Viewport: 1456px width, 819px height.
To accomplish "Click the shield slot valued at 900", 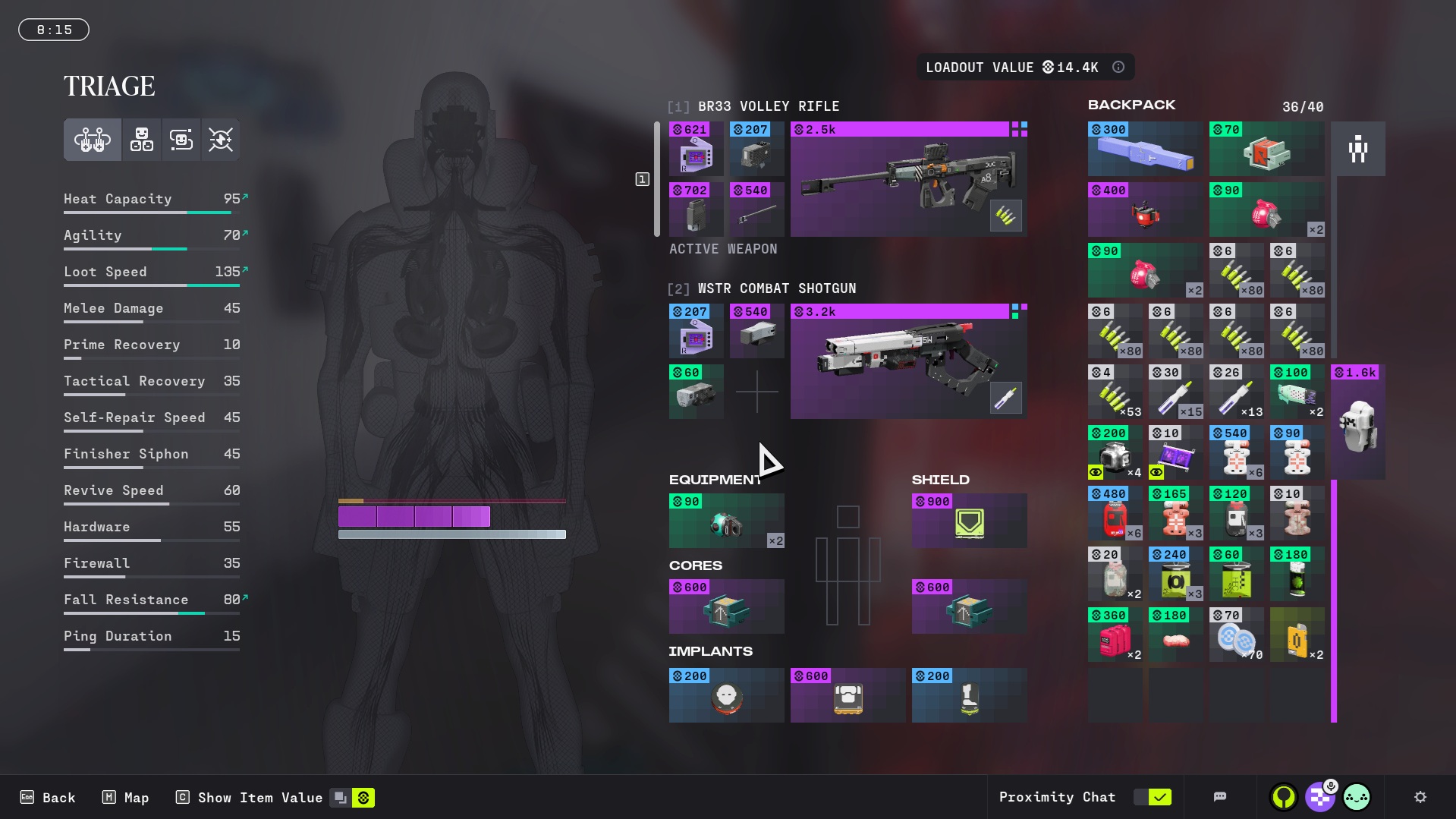I will click(969, 521).
